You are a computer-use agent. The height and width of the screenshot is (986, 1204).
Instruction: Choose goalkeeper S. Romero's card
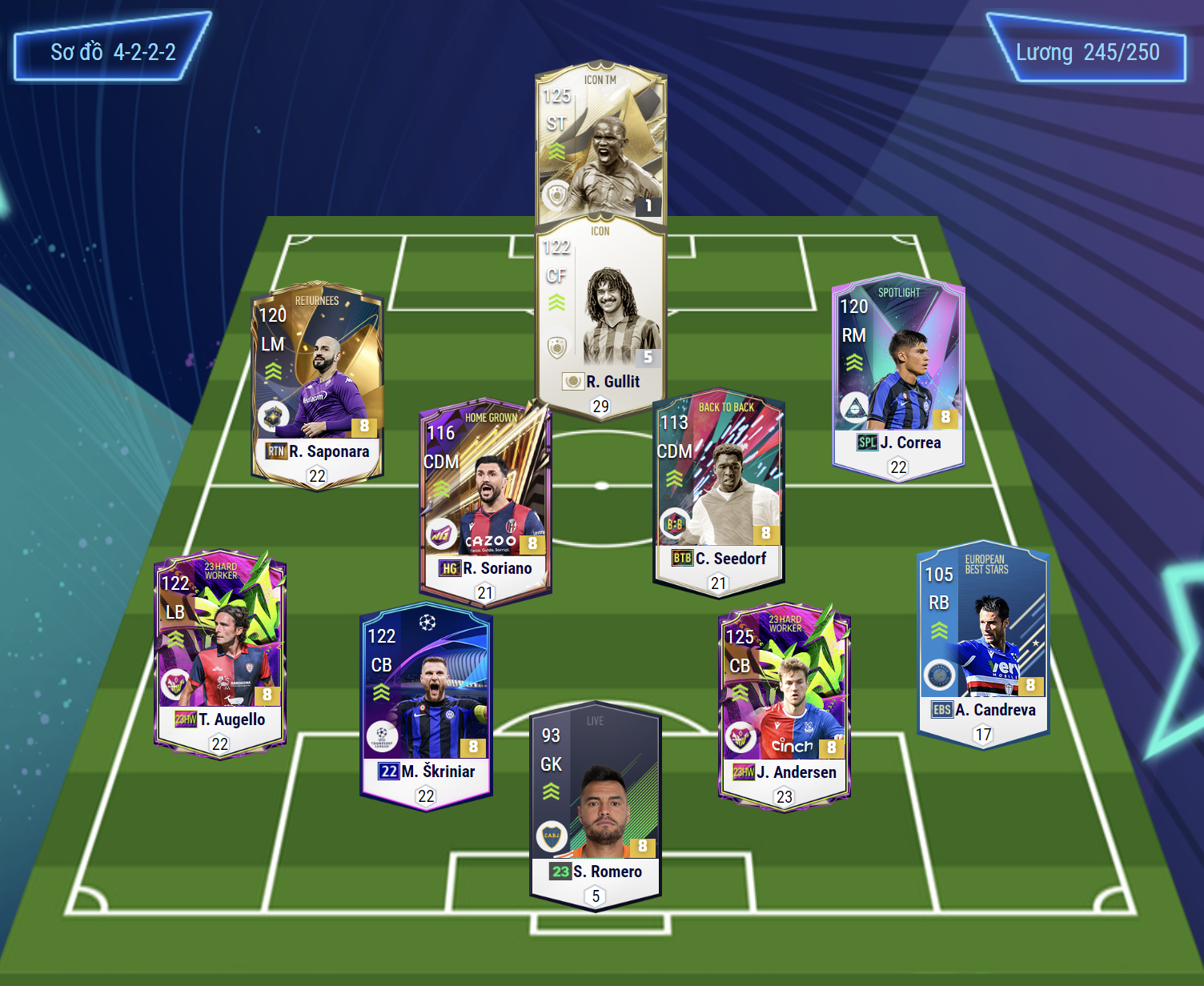click(x=595, y=810)
